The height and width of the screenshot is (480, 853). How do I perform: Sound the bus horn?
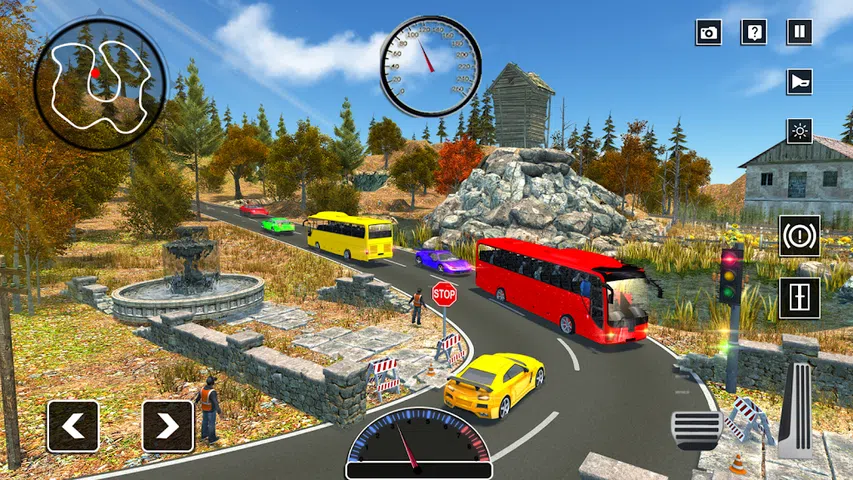799,81
